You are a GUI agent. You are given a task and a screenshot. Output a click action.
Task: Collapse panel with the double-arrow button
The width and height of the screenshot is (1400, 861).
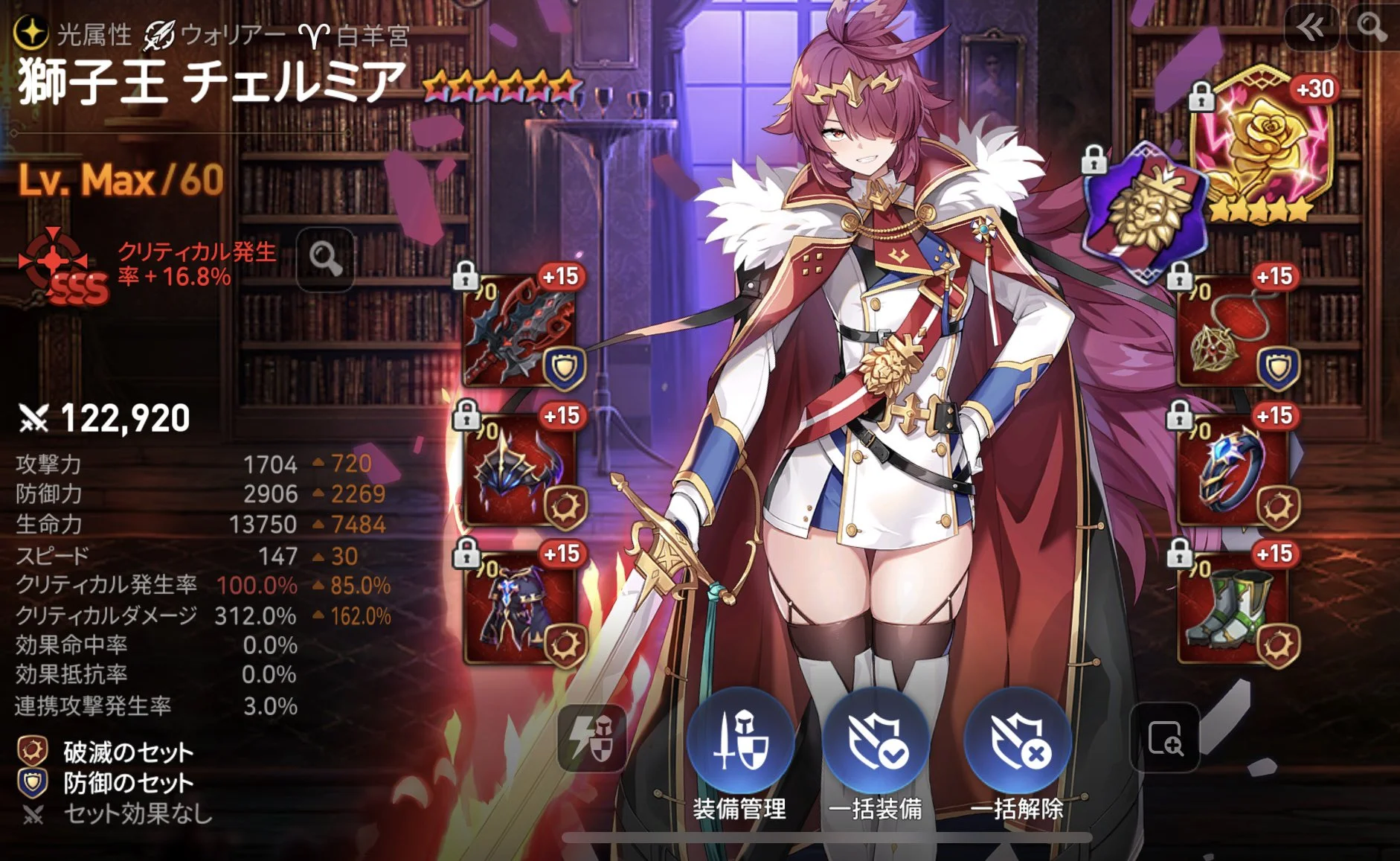1311,28
